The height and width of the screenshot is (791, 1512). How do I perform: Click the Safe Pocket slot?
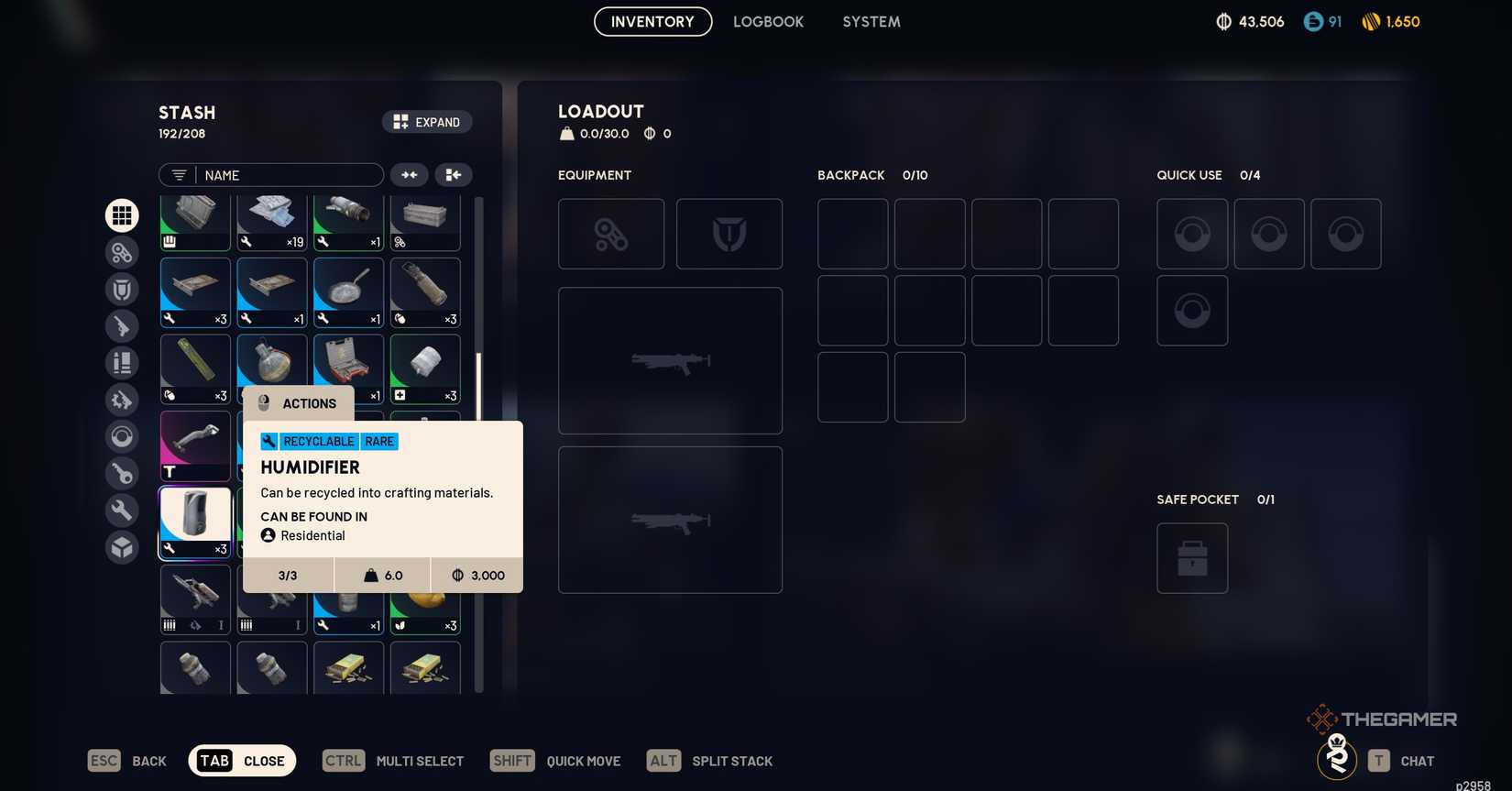click(x=1191, y=557)
